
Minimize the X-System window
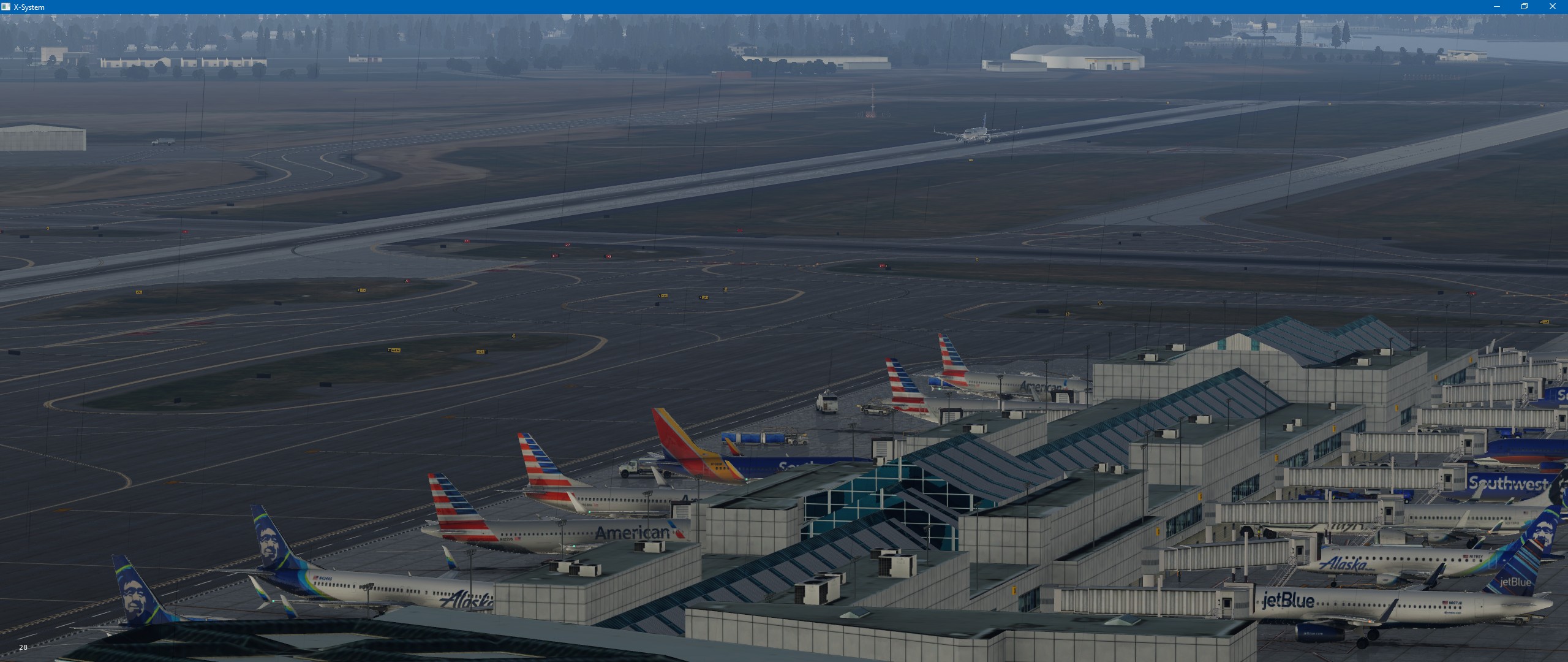pyautogui.click(x=1497, y=7)
